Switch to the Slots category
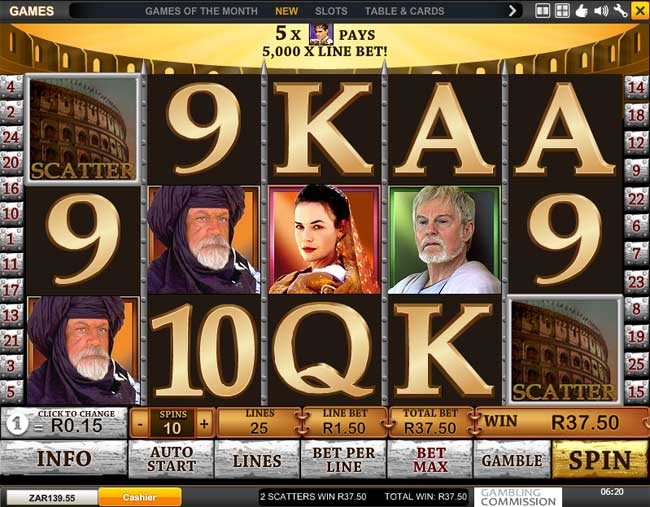The width and height of the screenshot is (650, 507). tap(331, 11)
